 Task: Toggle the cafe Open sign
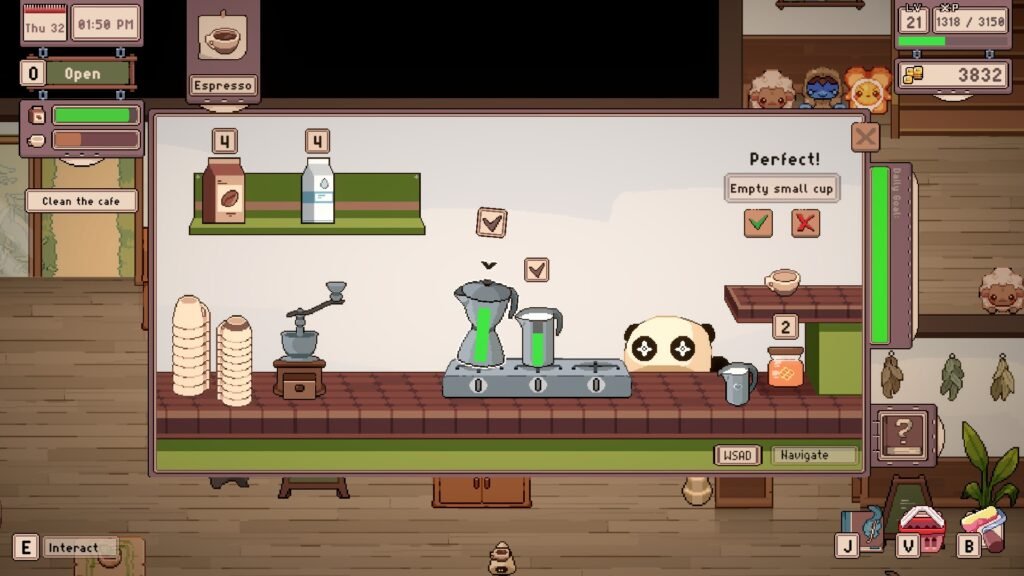tap(83, 74)
